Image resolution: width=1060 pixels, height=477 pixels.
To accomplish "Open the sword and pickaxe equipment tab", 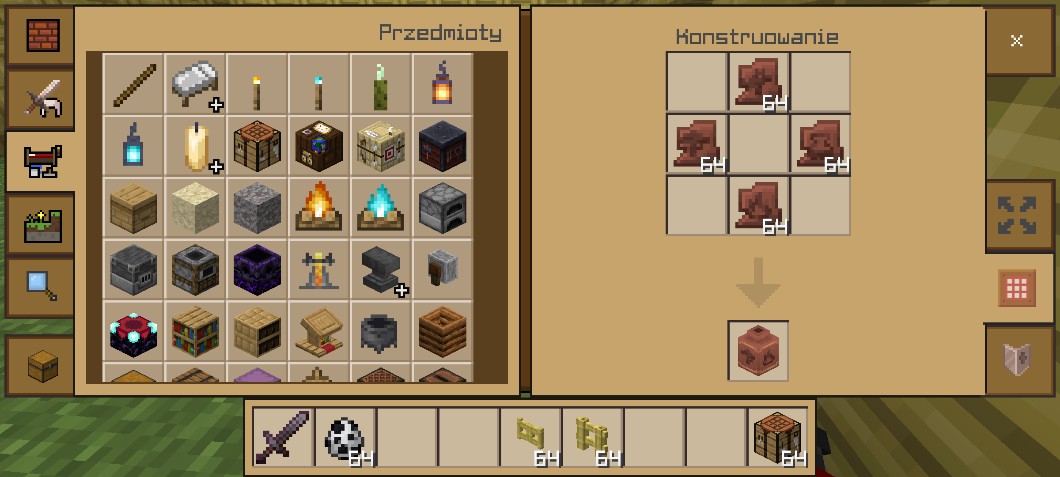I will point(41,98).
